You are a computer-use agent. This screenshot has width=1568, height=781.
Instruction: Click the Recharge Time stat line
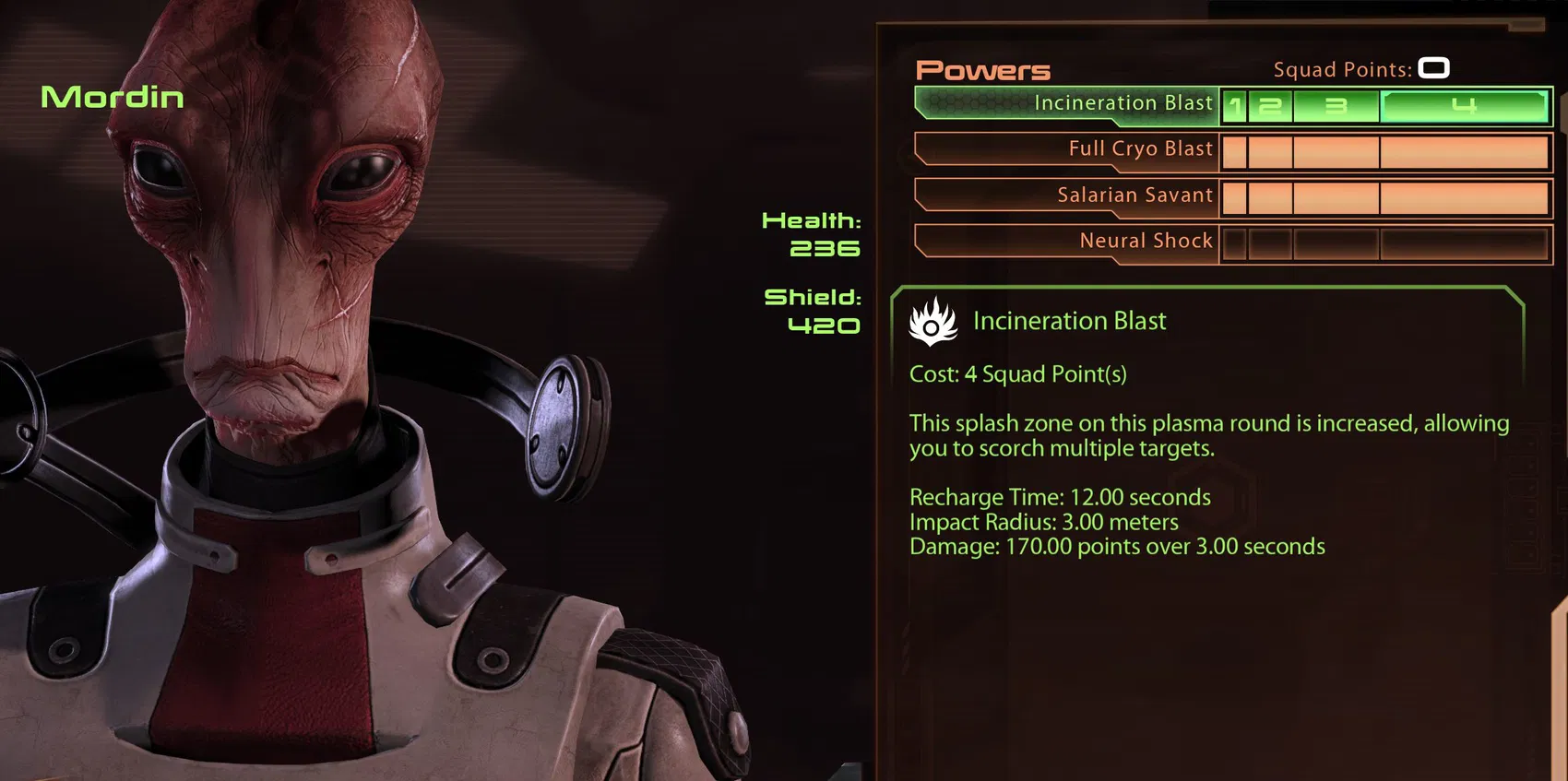point(1059,497)
